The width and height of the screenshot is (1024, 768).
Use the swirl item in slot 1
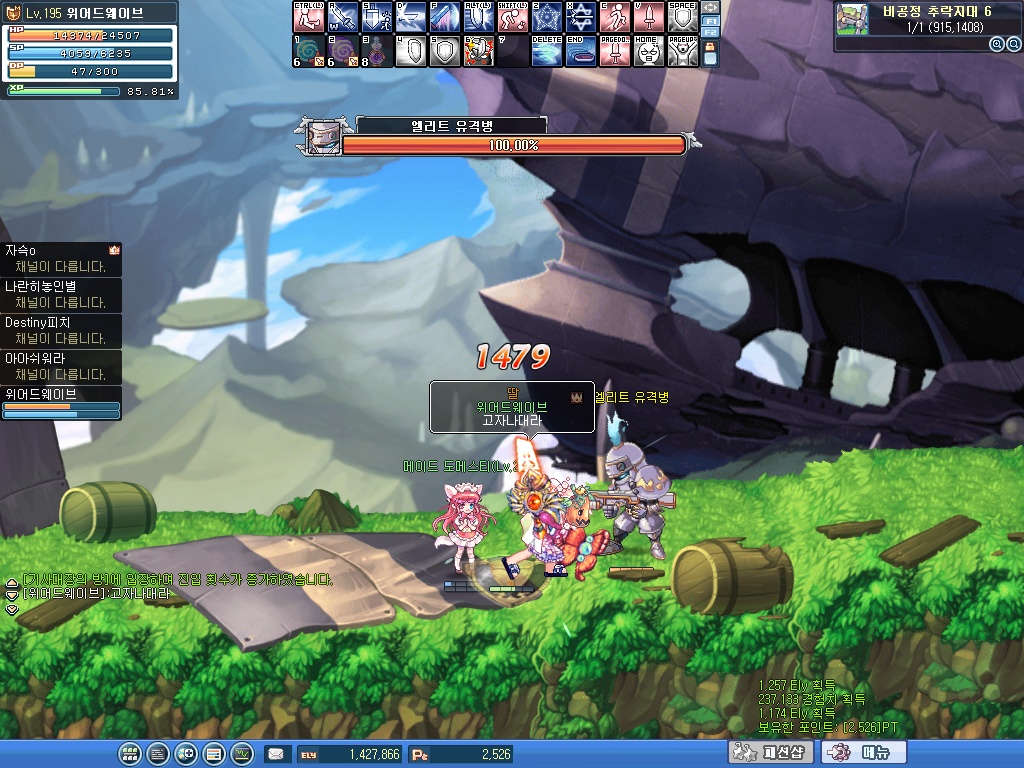[x=308, y=51]
